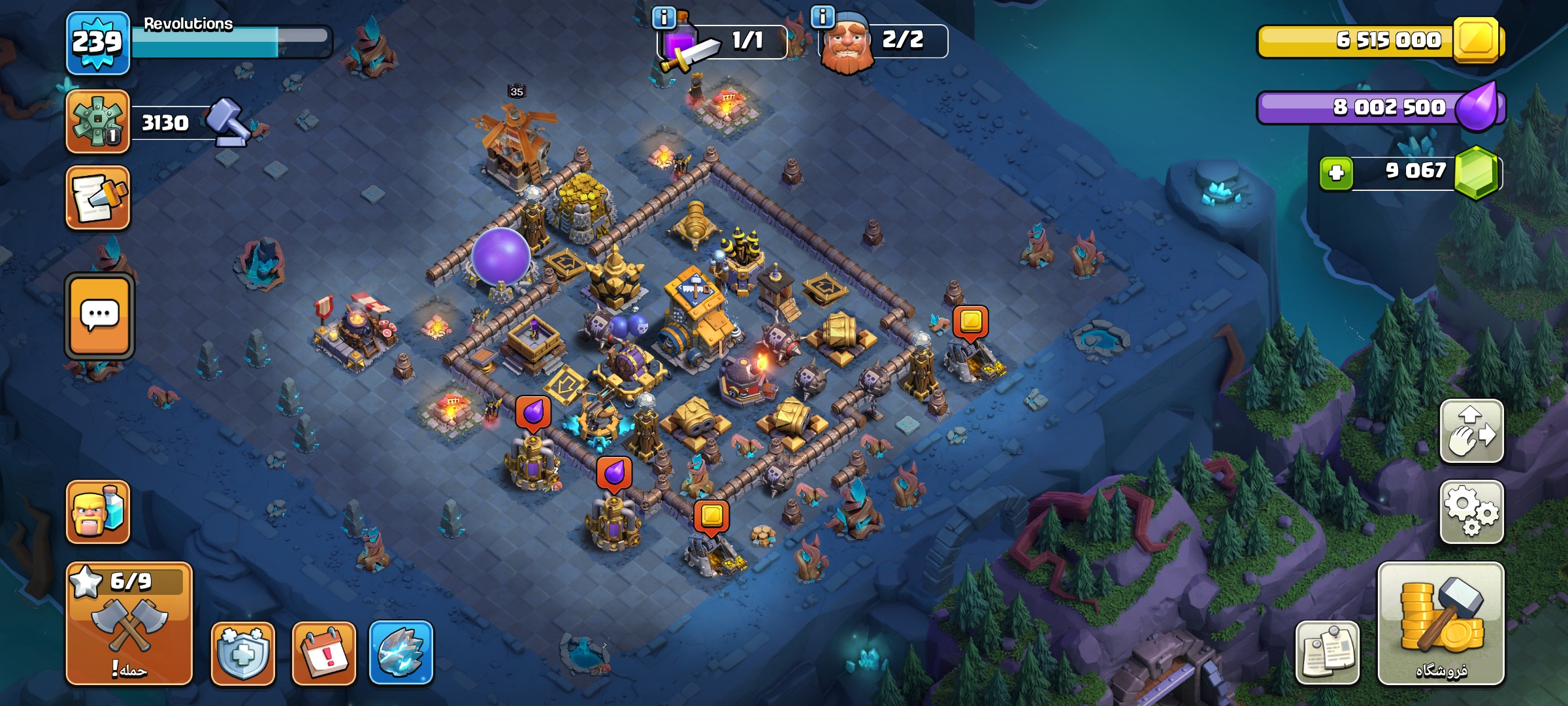Toggle the layout edit hand-with-arrows button
1568x706 pixels.
tap(1471, 431)
